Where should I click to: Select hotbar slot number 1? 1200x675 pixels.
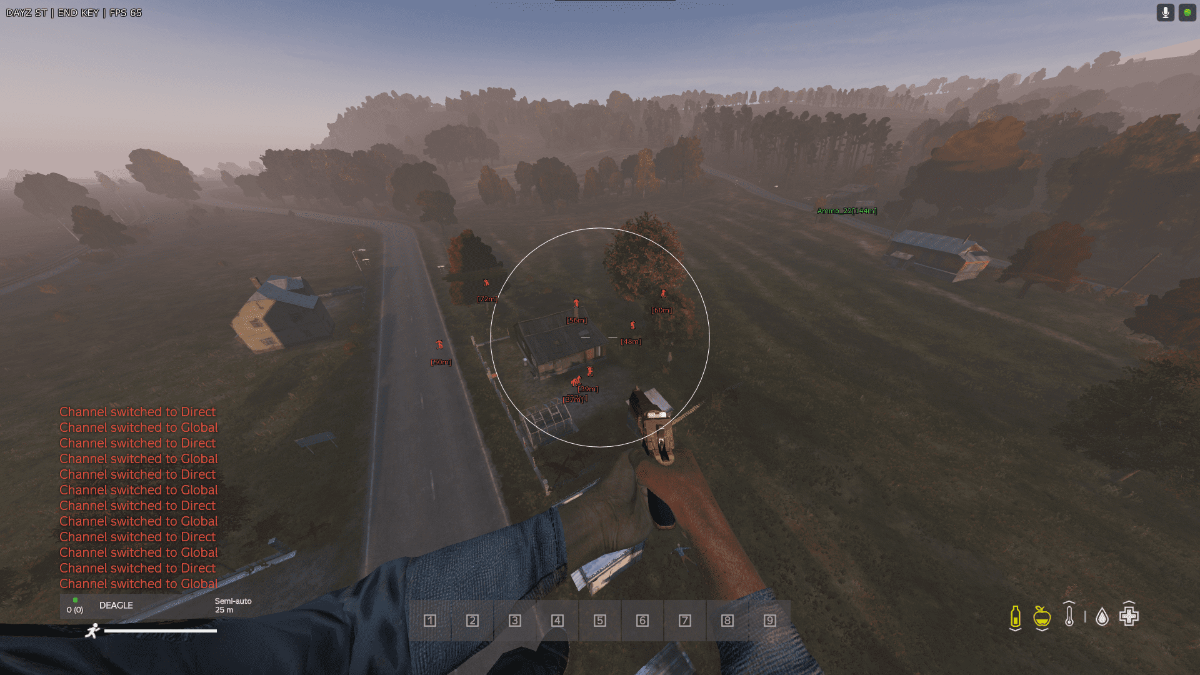point(430,621)
